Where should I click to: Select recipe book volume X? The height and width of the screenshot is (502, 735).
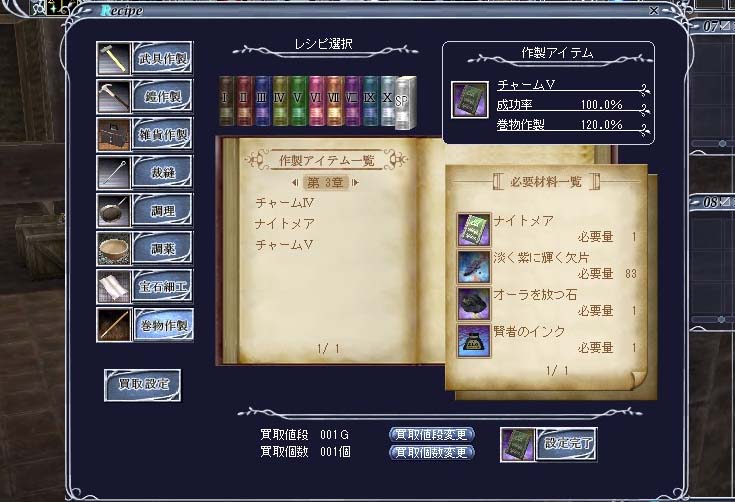pyautogui.click(x=387, y=102)
